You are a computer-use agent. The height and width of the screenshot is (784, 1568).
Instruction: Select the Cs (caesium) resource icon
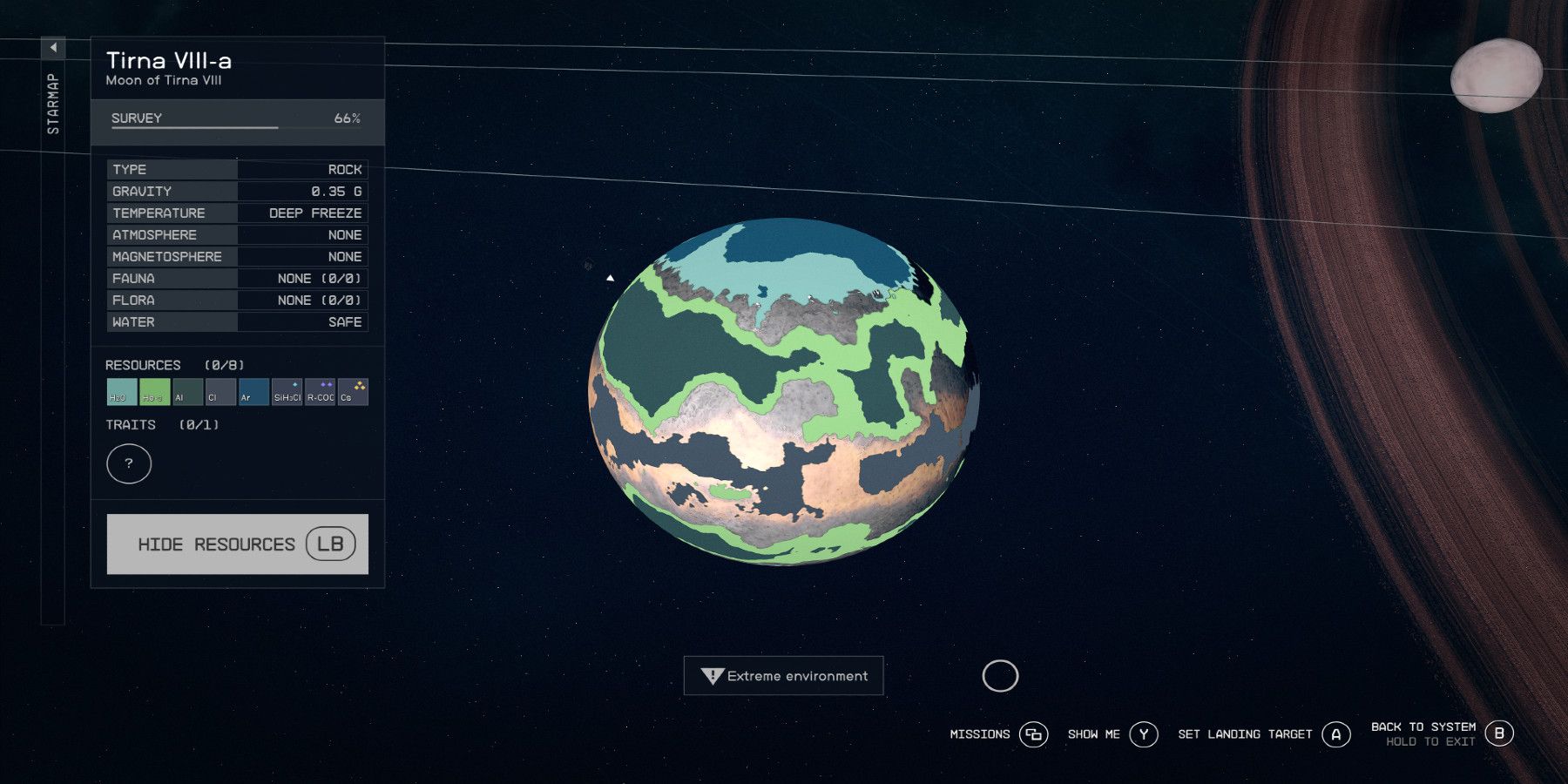pos(352,392)
